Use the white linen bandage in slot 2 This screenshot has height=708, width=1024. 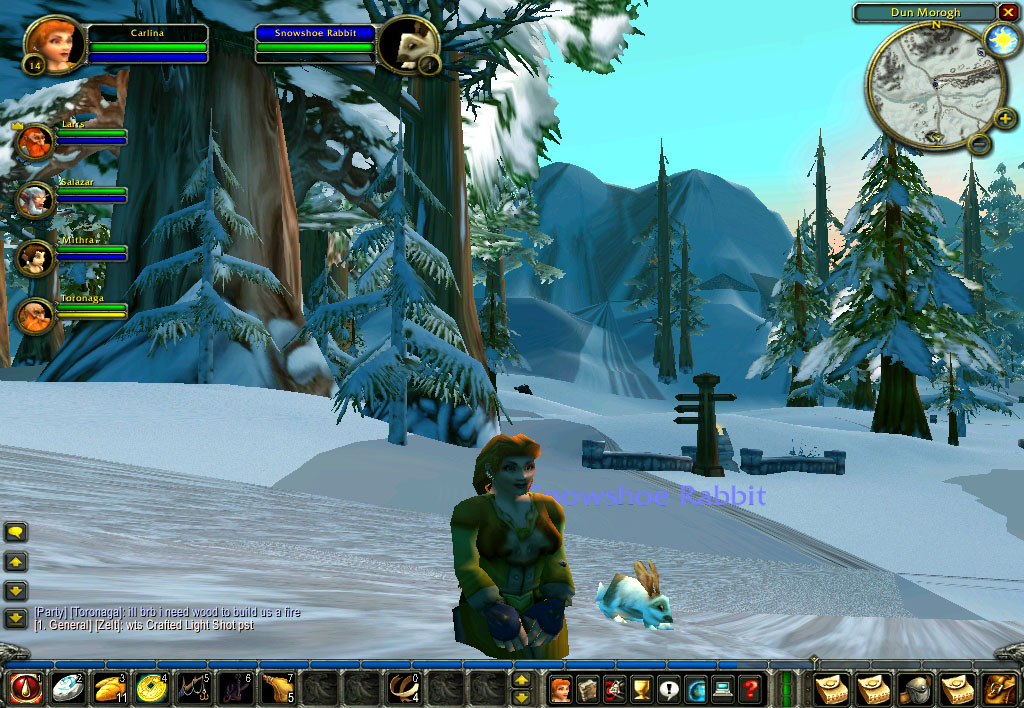coord(67,688)
